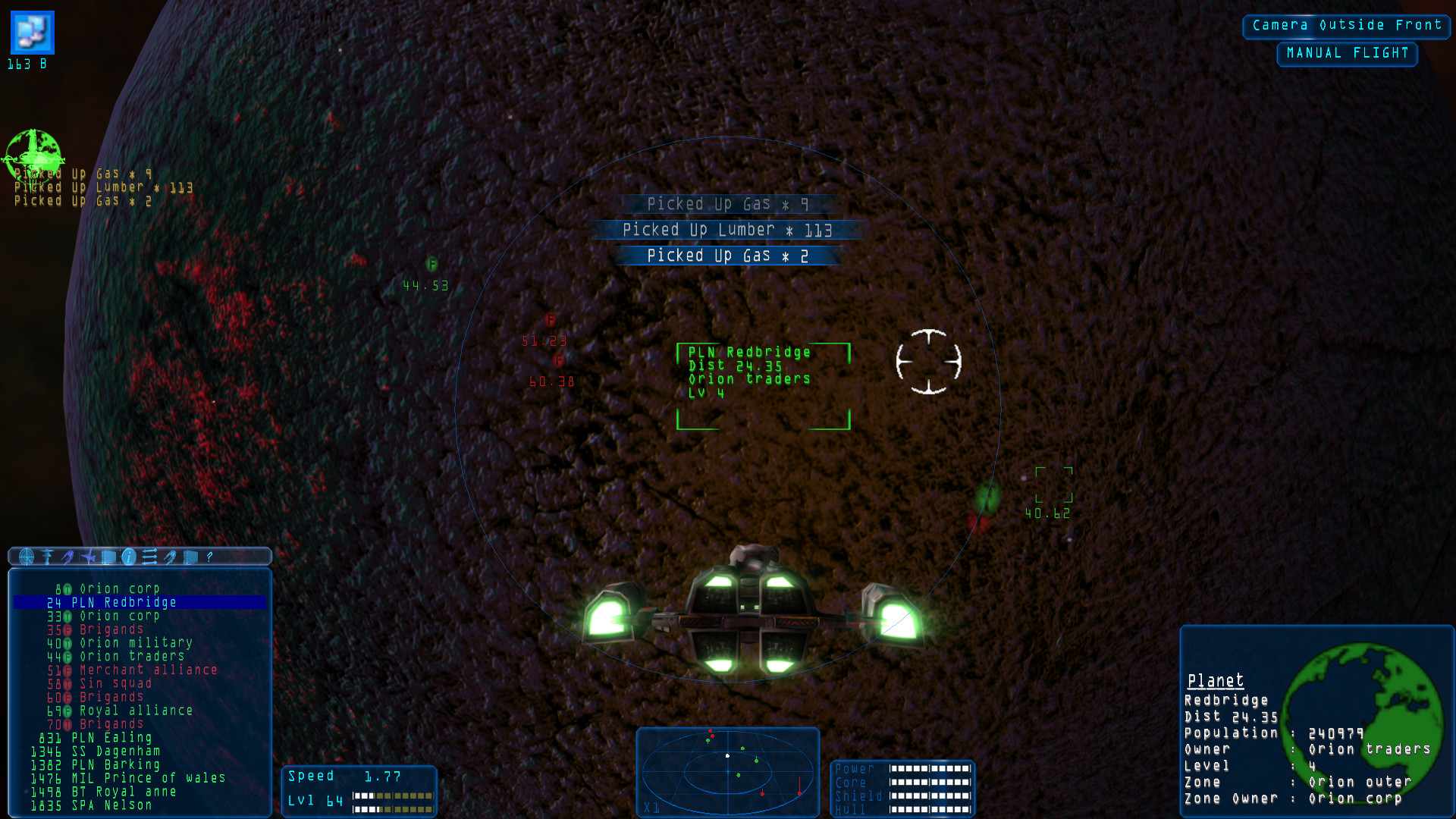
Task: Select the purple spaceship icon in the toolbar
Action: click(x=67, y=557)
